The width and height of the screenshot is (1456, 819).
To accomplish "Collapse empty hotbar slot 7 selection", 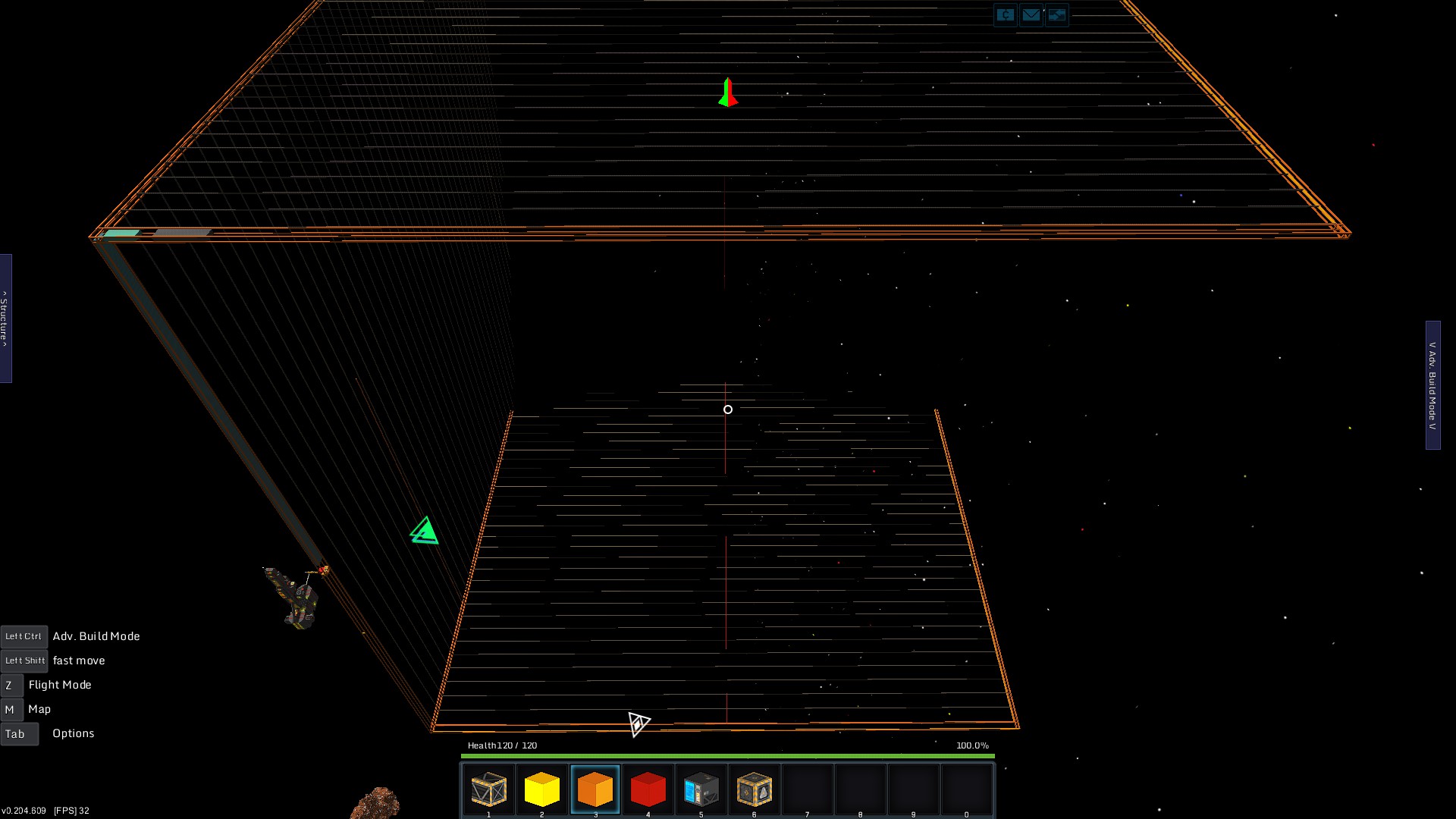I will click(x=807, y=789).
